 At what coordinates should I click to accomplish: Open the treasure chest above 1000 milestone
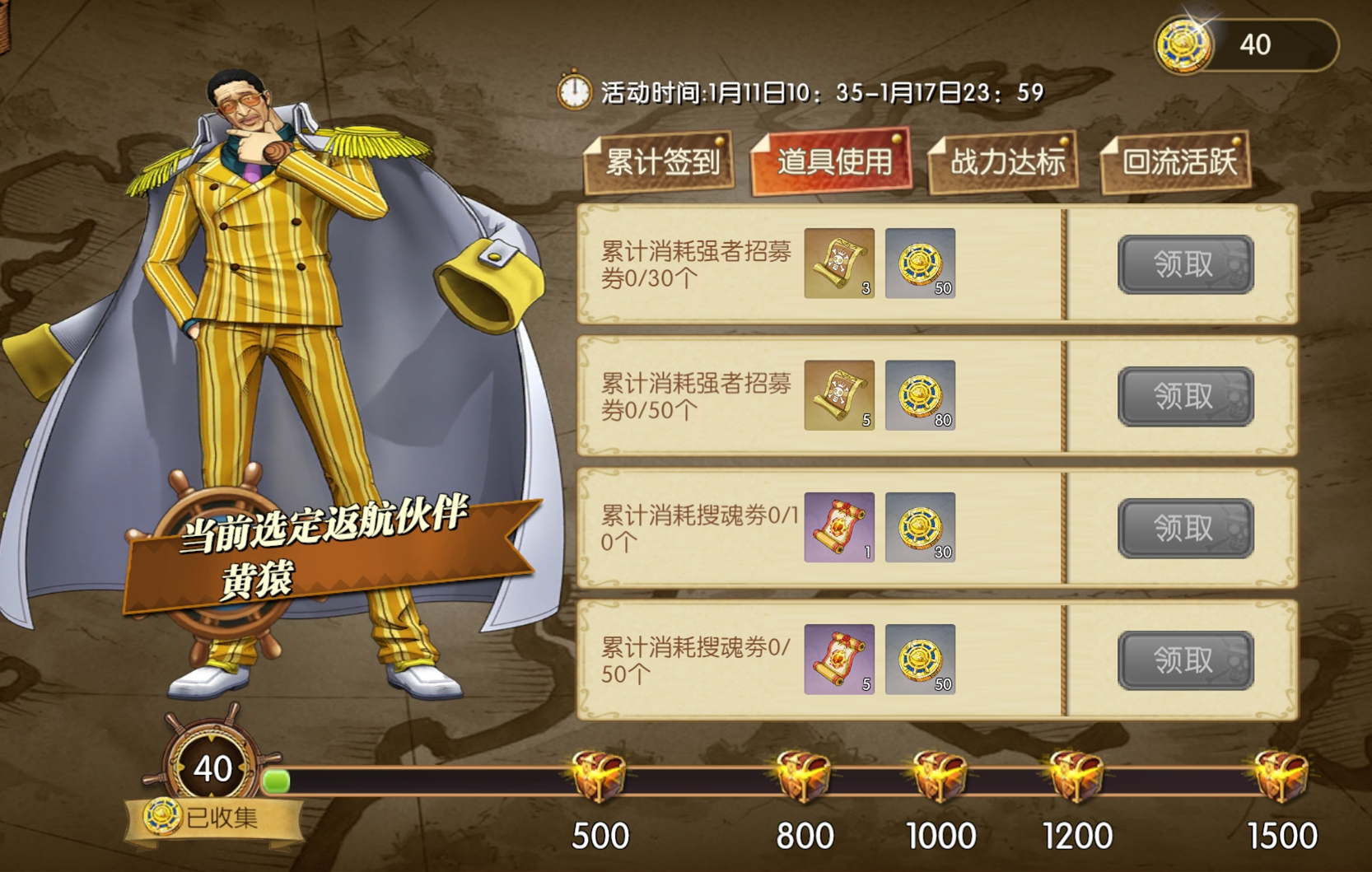tap(939, 776)
